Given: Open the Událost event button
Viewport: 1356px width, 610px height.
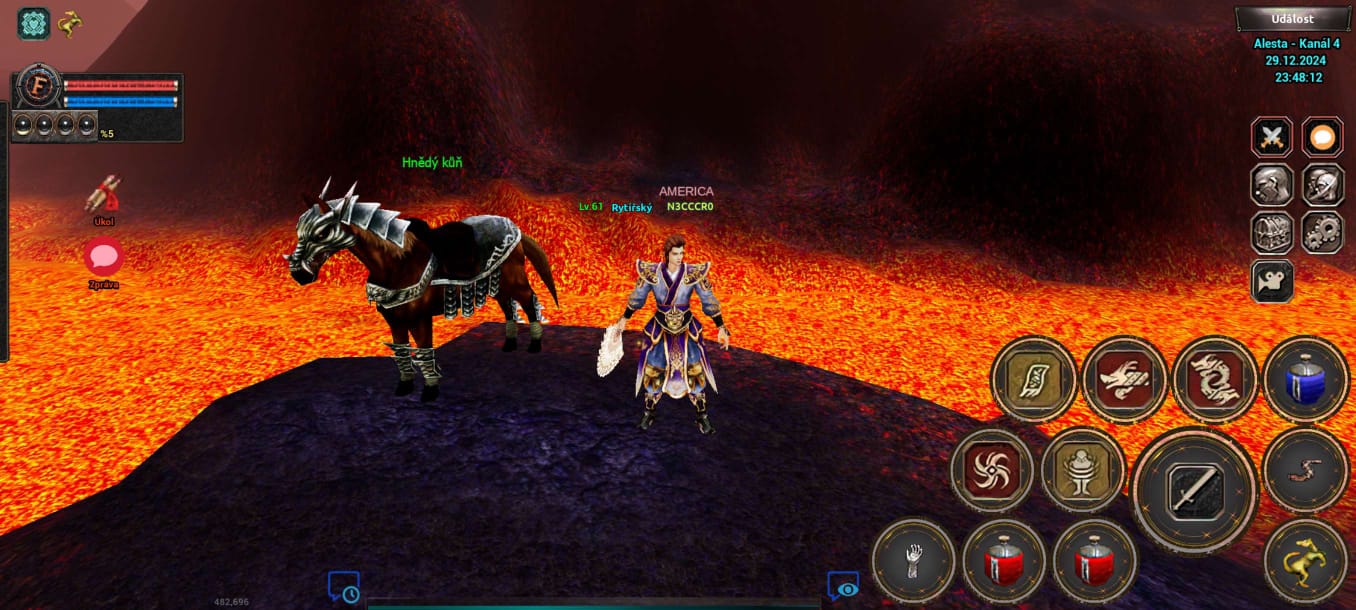Looking at the screenshot, I should coord(1292,19).
